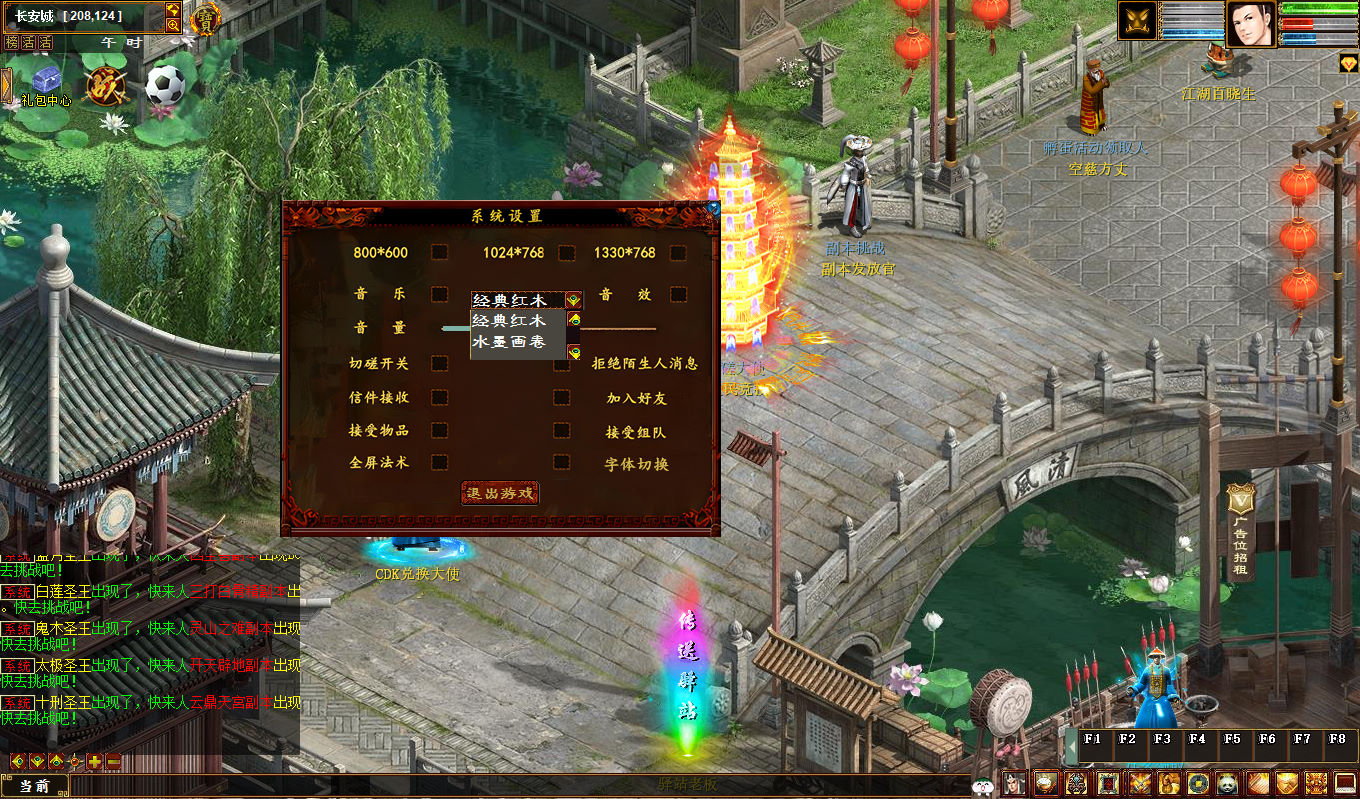Select the 1024*768 resolution checkbox
The width and height of the screenshot is (1360, 799).
coord(566,252)
